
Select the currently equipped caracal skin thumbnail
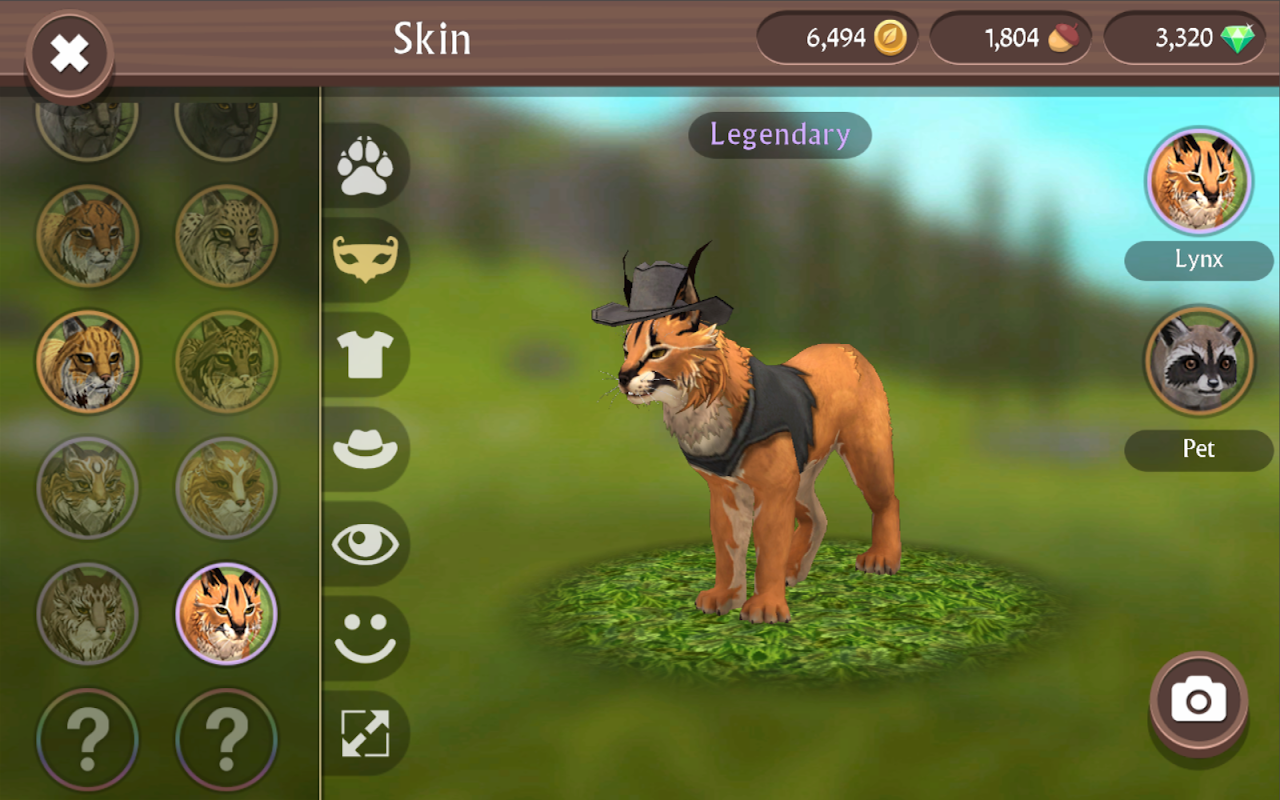click(226, 614)
